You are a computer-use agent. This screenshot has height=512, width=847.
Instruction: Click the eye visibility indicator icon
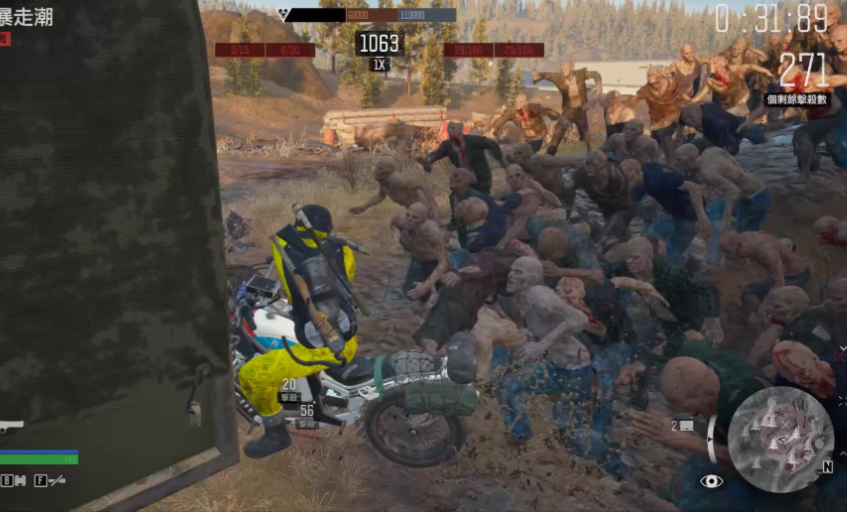click(x=711, y=481)
